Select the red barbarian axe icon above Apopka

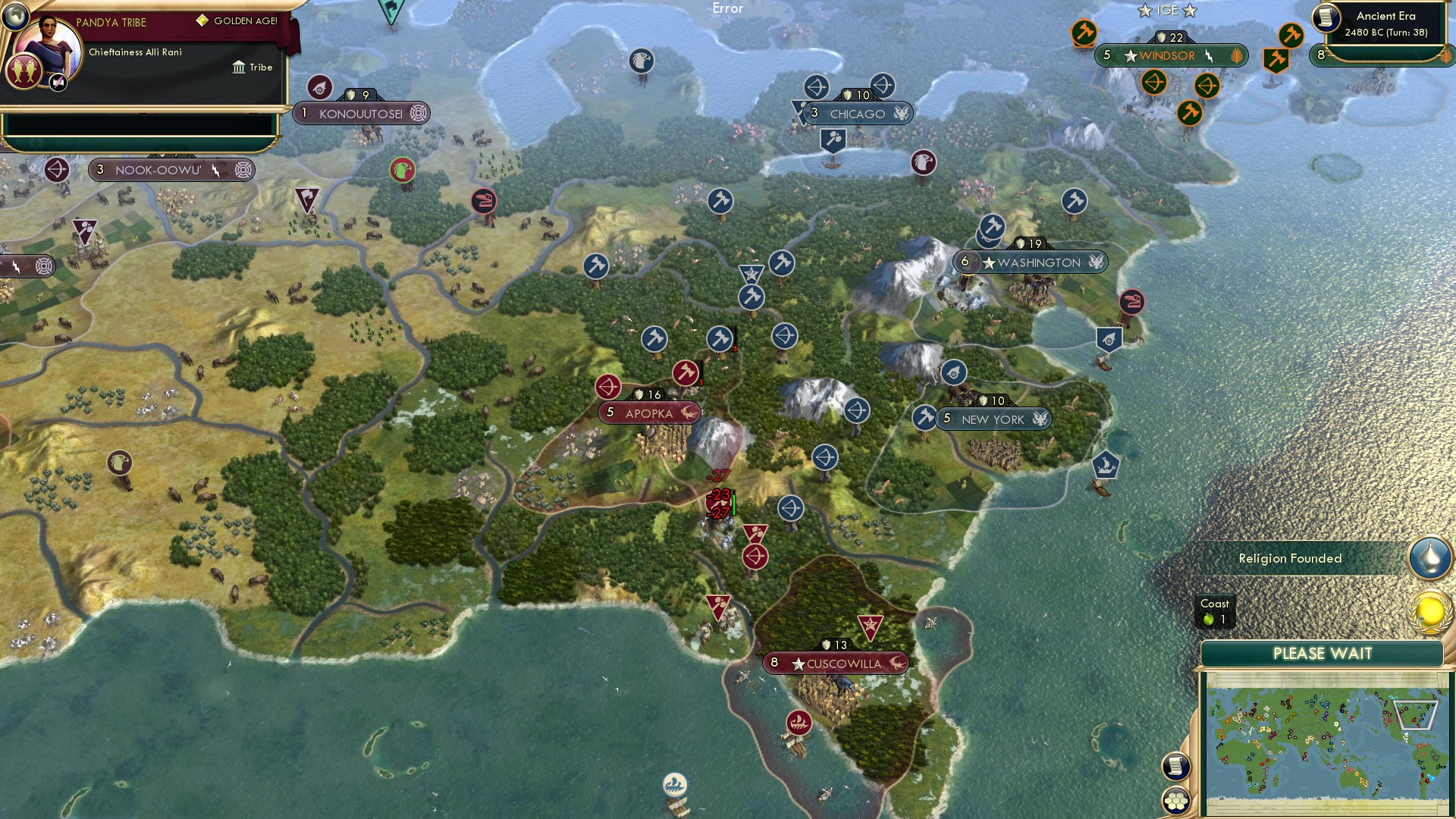(685, 372)
